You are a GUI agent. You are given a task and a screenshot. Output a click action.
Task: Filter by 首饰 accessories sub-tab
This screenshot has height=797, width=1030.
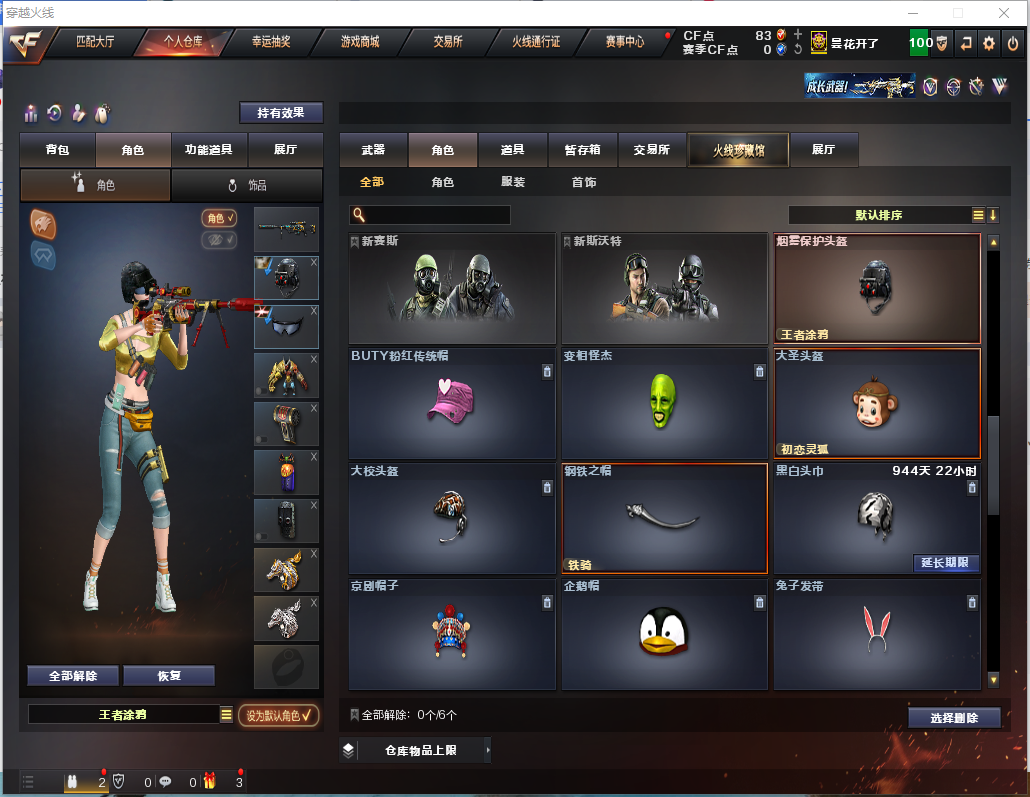584,182
